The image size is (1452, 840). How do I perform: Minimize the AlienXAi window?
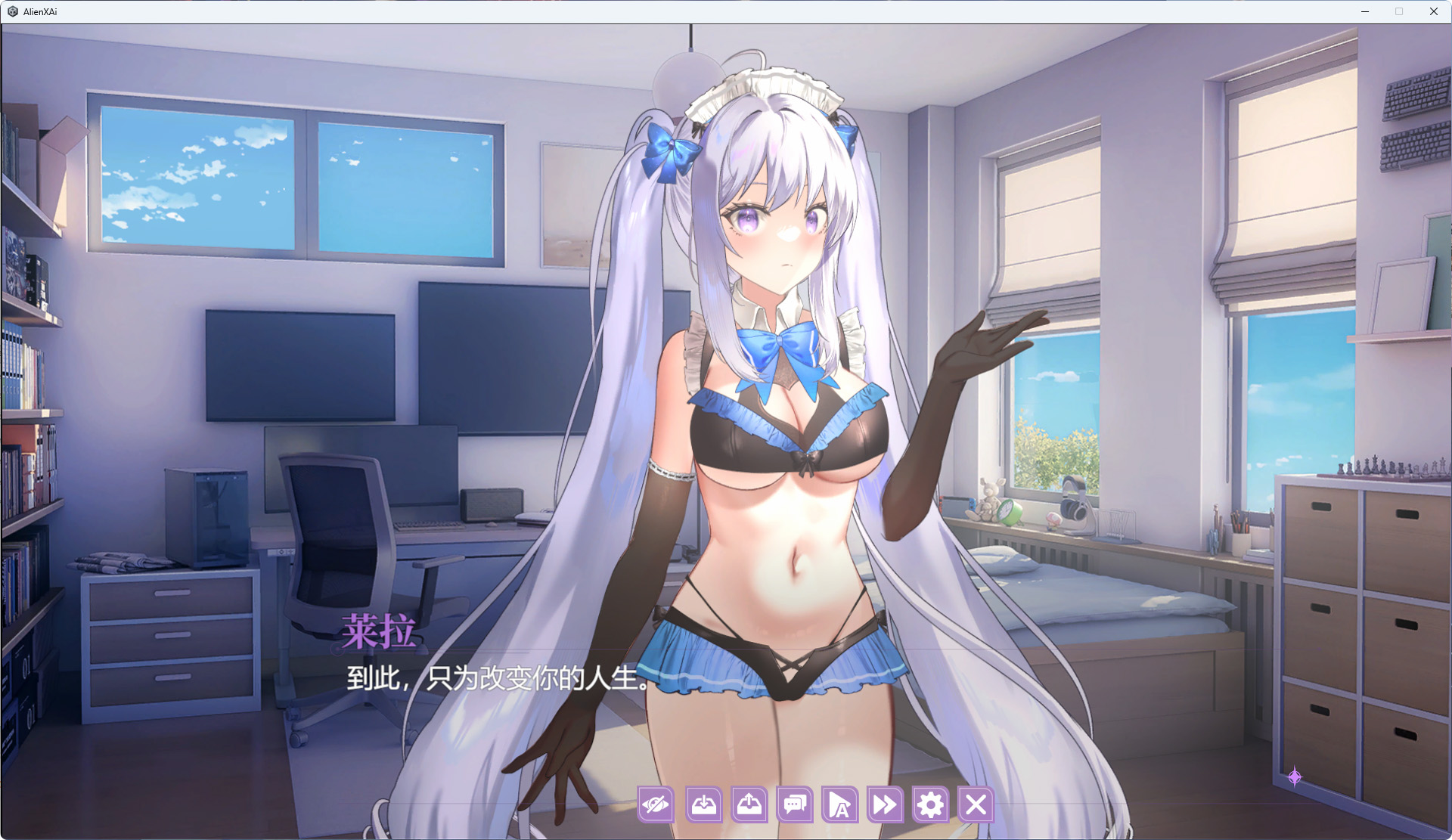(1365, 11)
